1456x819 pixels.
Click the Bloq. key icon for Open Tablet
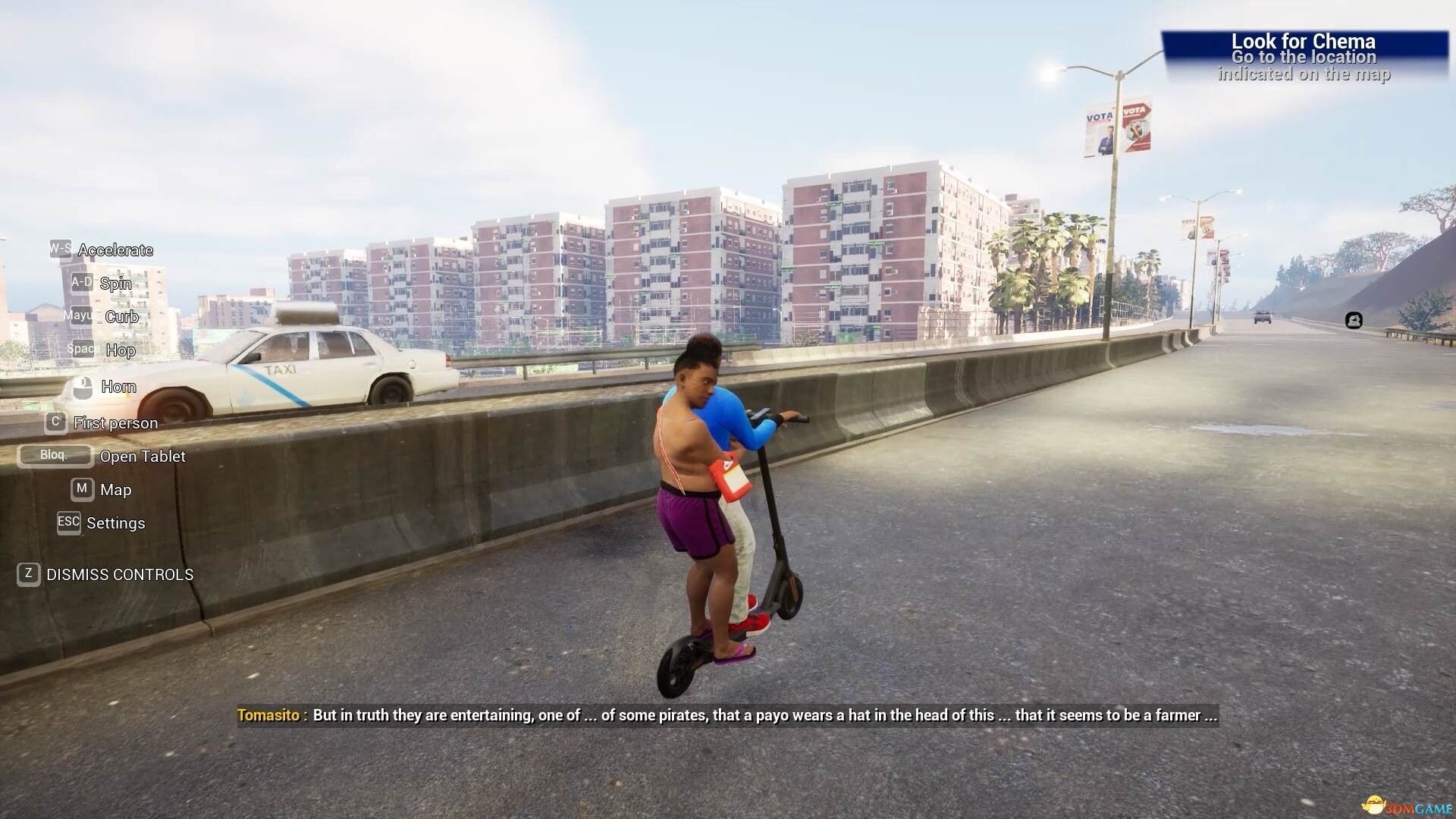pos(55,455)
